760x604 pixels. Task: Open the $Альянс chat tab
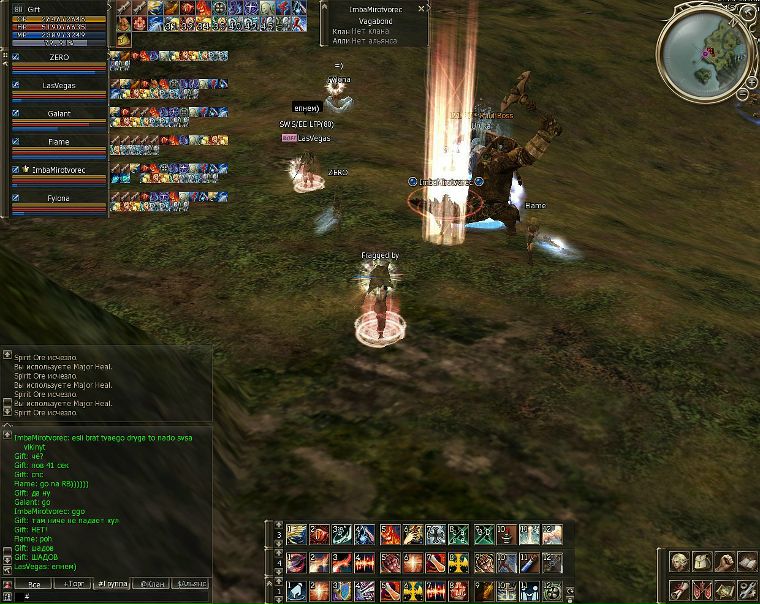click(192, 583)
